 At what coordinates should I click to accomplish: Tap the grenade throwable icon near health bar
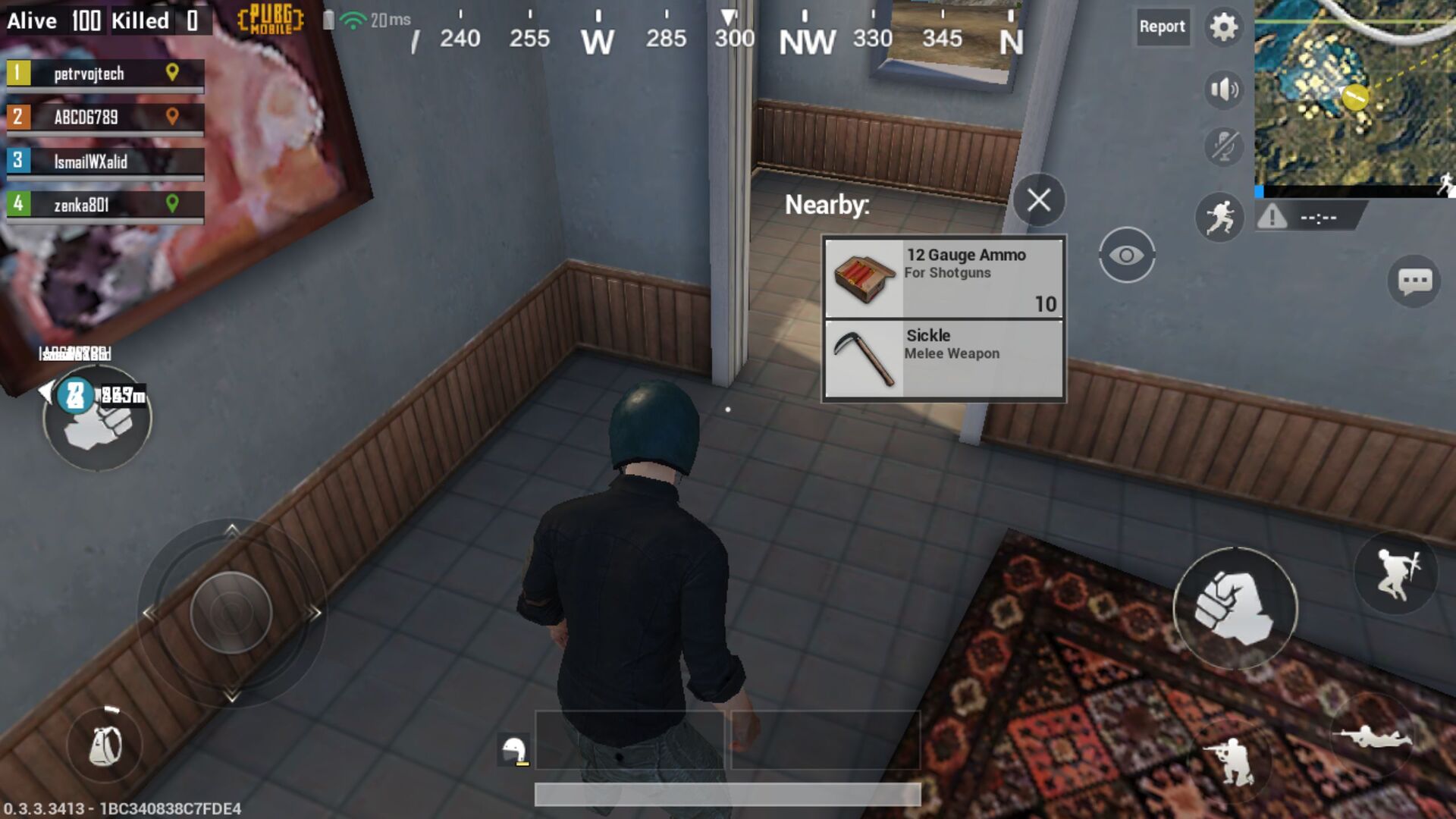click(x=516, y=749)
